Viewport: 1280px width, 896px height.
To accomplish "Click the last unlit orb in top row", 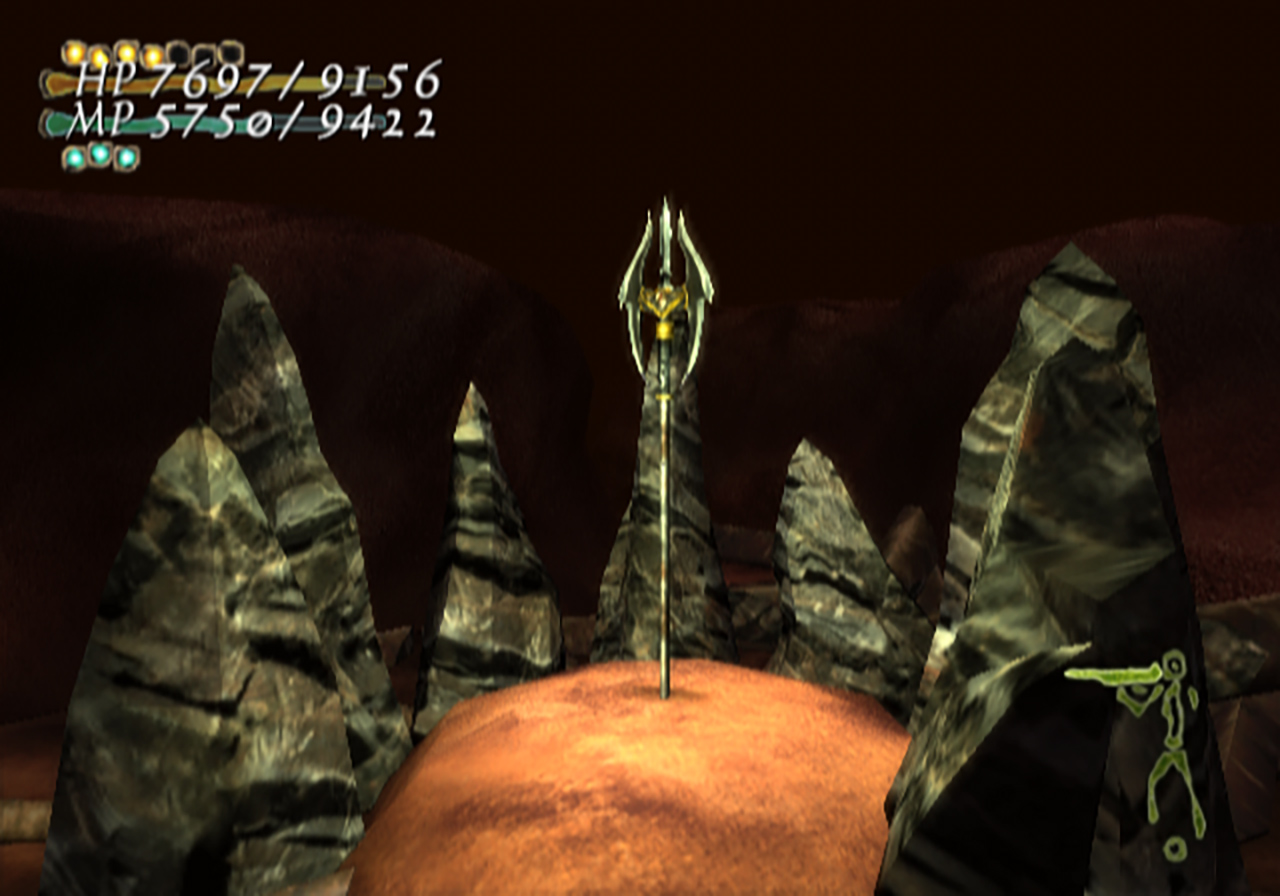I will coord(229,53).
